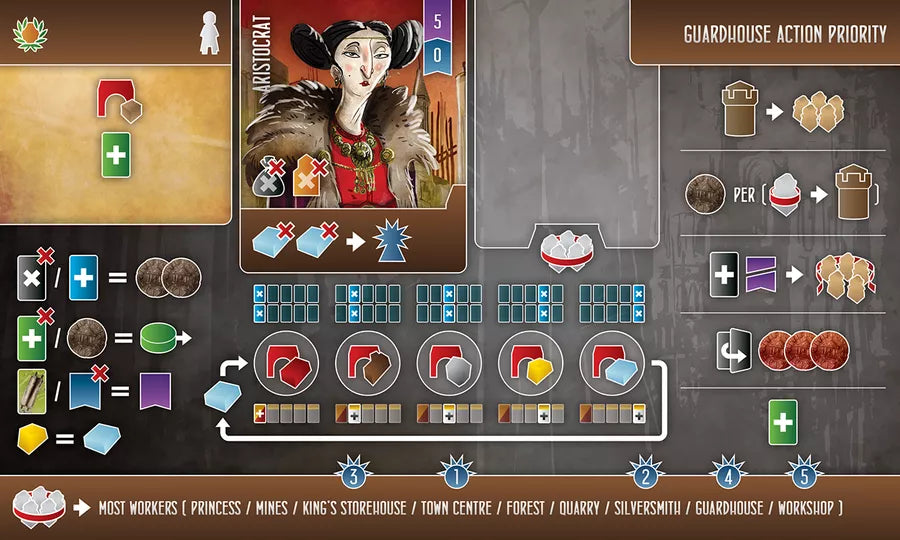This screenshot has width=900, height=540.
Task: Click the purple banner icon
Action: pyautogui.click(x=156, y=388)
